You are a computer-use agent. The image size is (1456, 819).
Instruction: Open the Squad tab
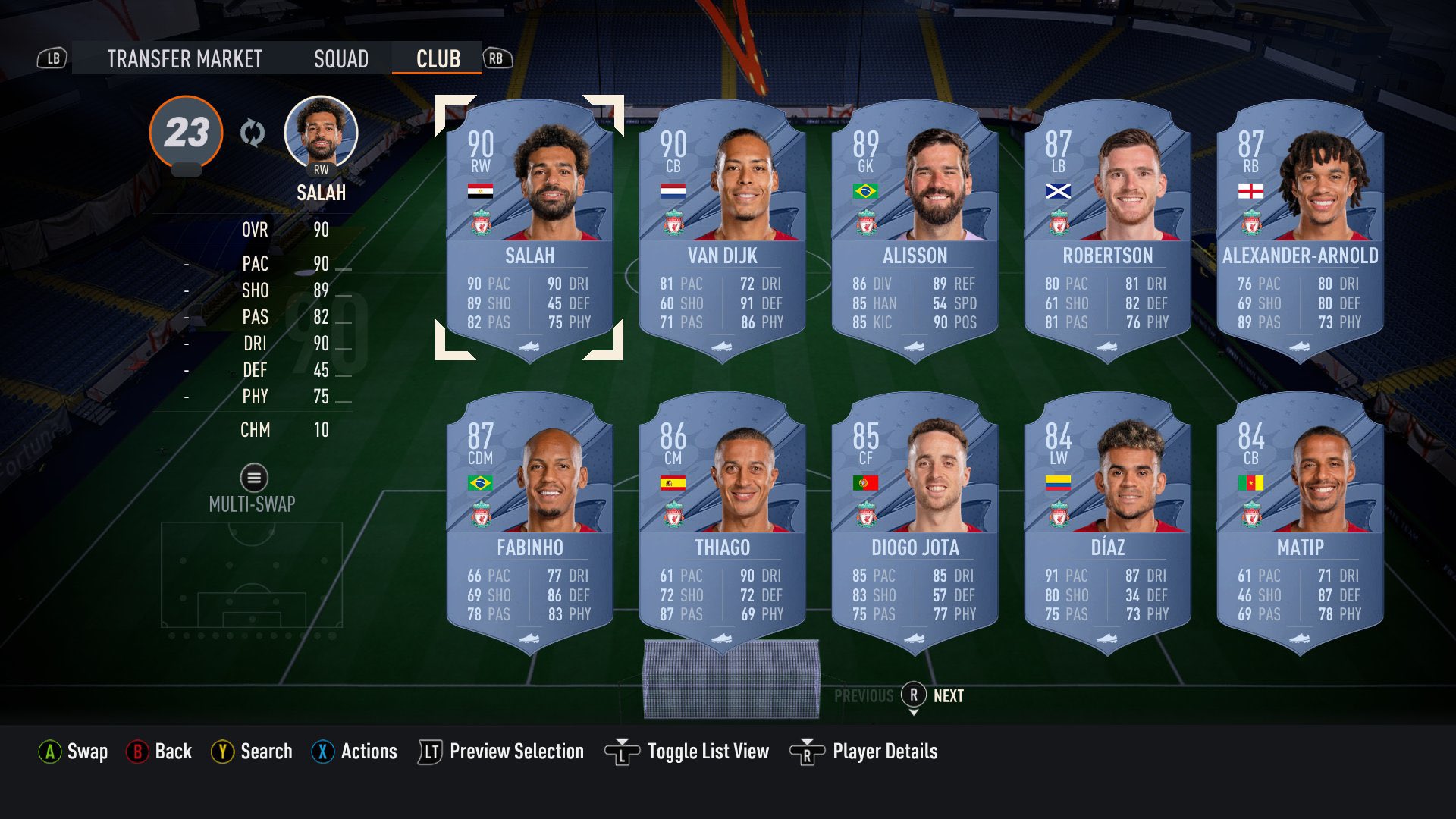(342, 58)
